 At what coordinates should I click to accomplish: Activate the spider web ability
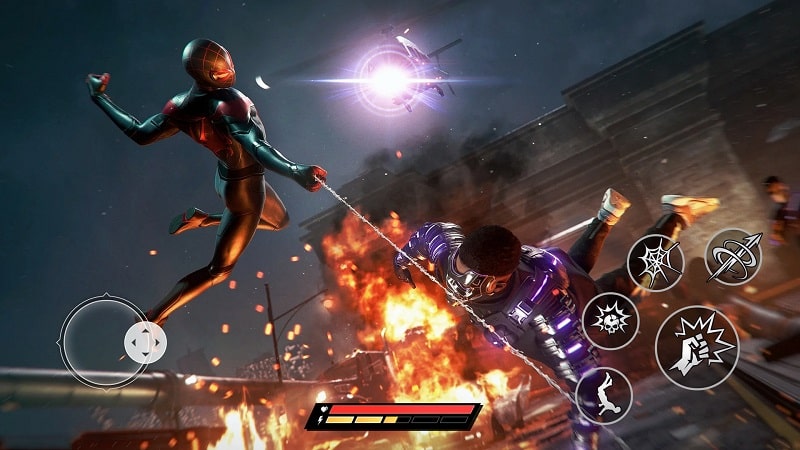click(655, 262)
